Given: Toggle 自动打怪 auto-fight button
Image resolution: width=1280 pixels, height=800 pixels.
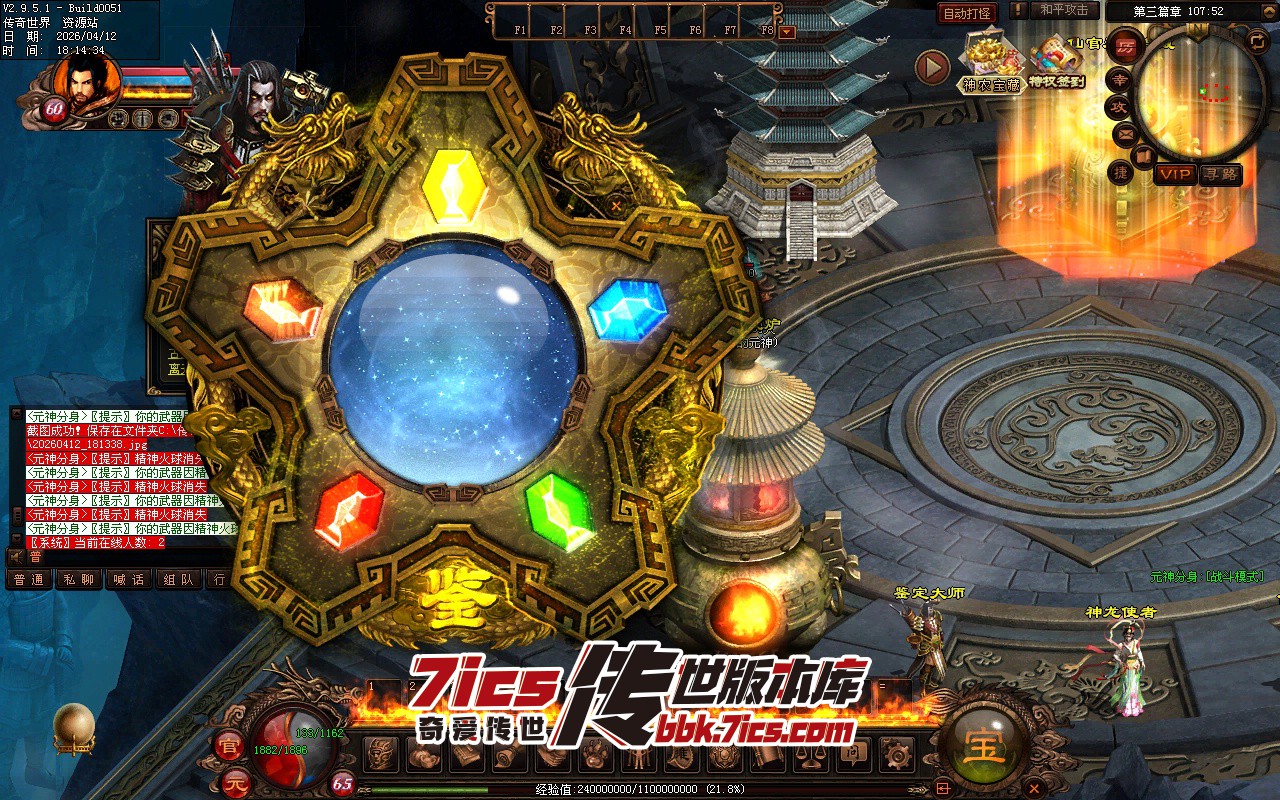Looking at the screenshot, I should (967, 13).
